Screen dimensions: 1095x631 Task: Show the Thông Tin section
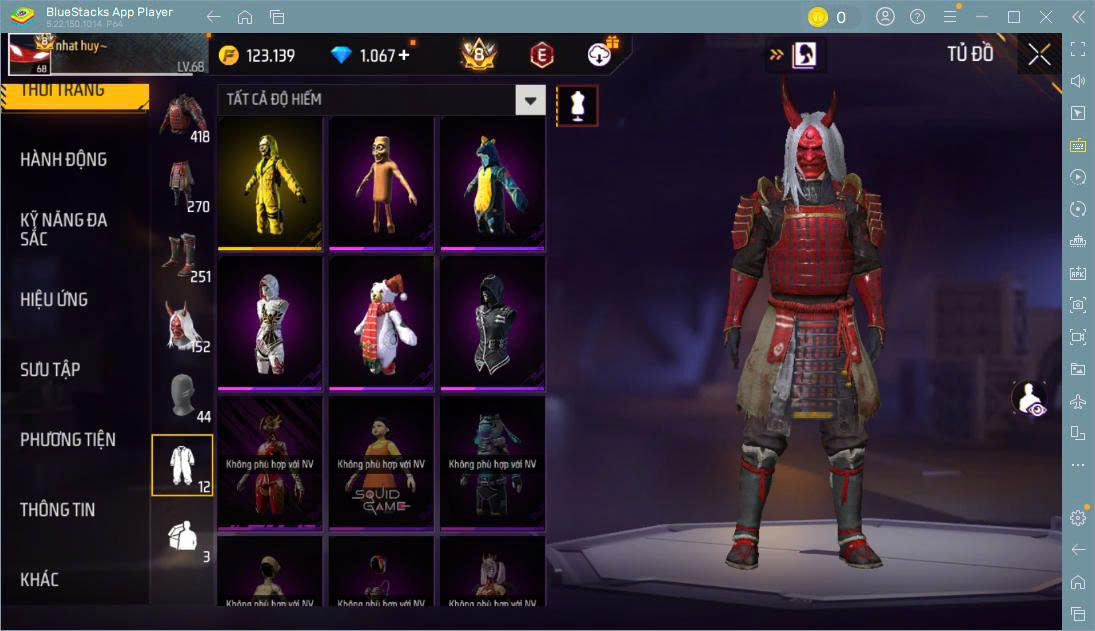(x=58, y=509)
